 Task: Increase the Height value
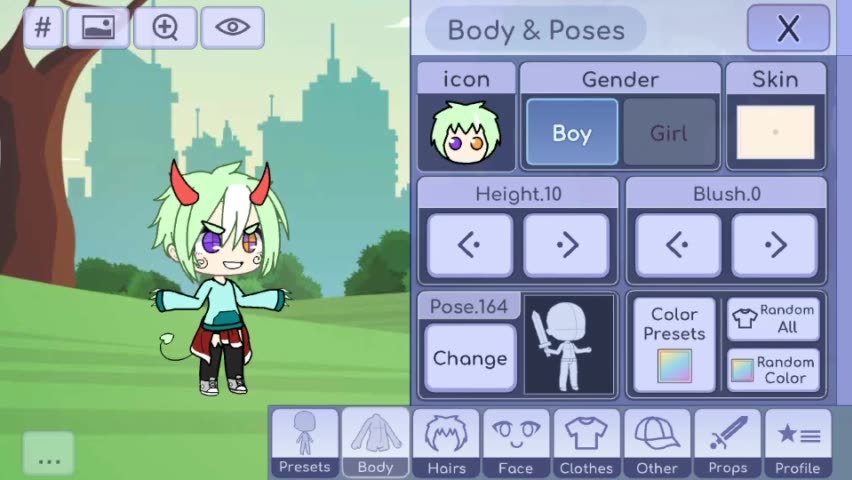point(566,245)
